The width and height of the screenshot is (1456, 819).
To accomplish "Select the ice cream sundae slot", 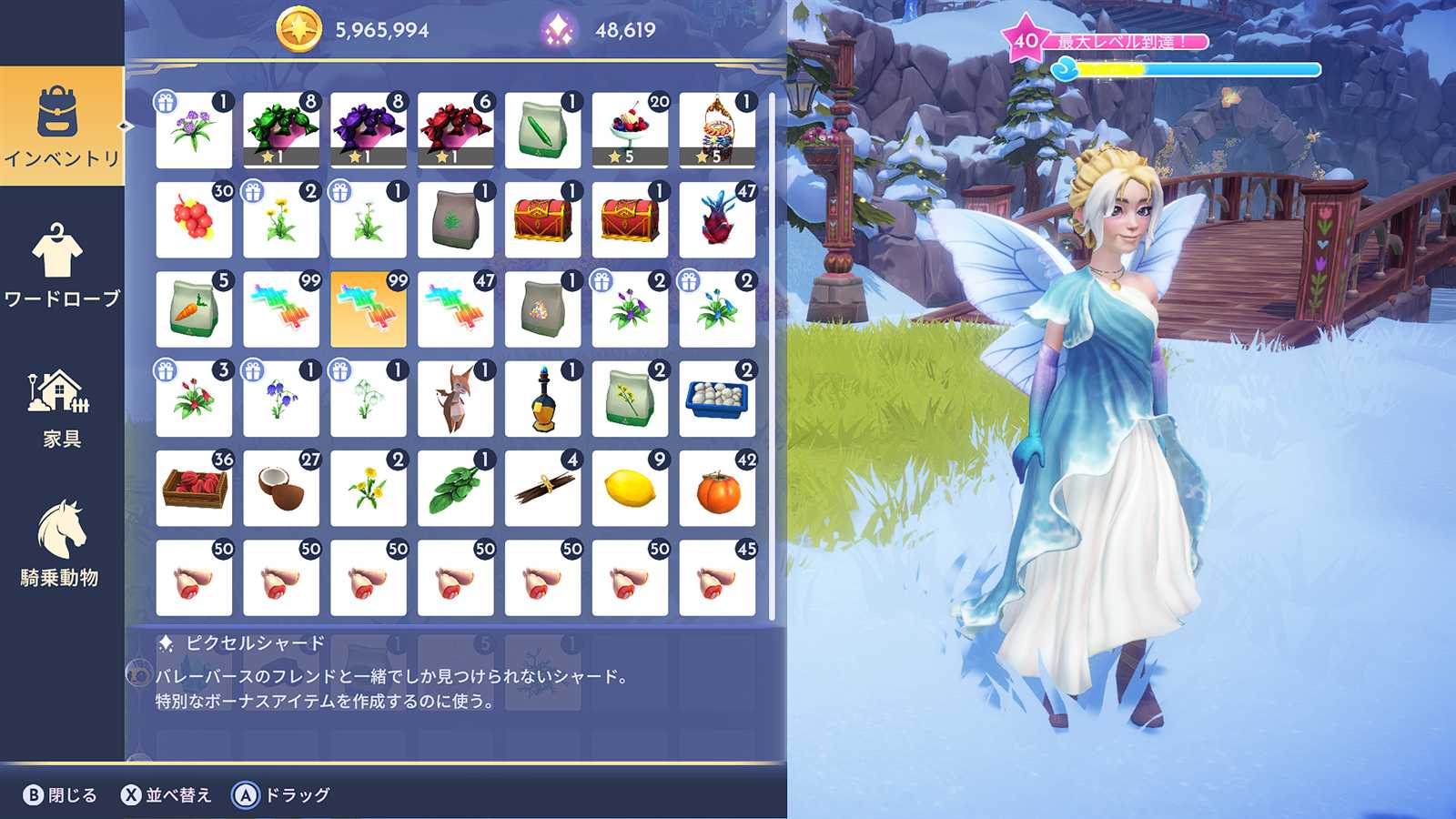I will [x=630, y=130].
